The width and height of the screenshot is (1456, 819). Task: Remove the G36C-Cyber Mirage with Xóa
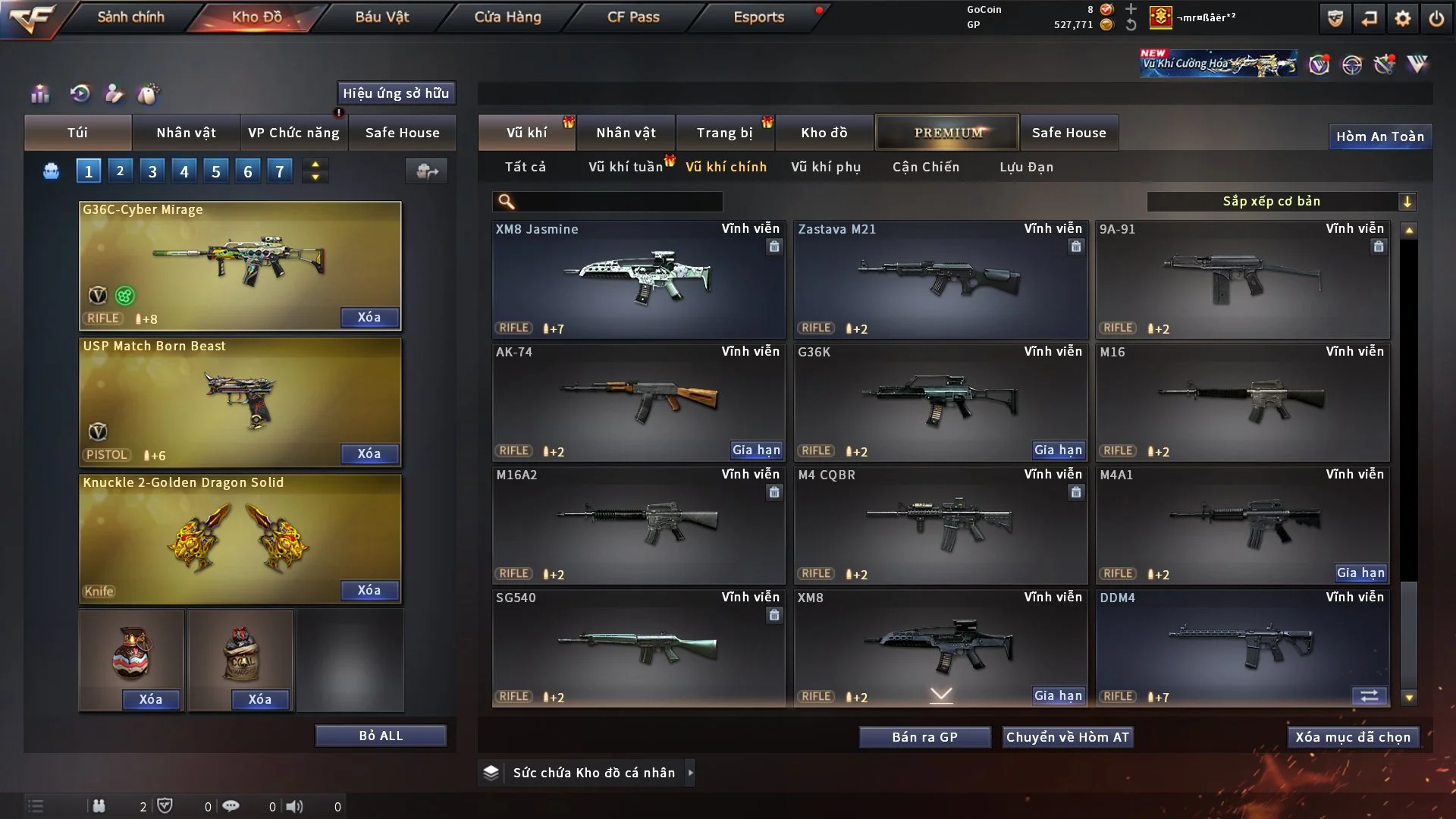(369, 317)
